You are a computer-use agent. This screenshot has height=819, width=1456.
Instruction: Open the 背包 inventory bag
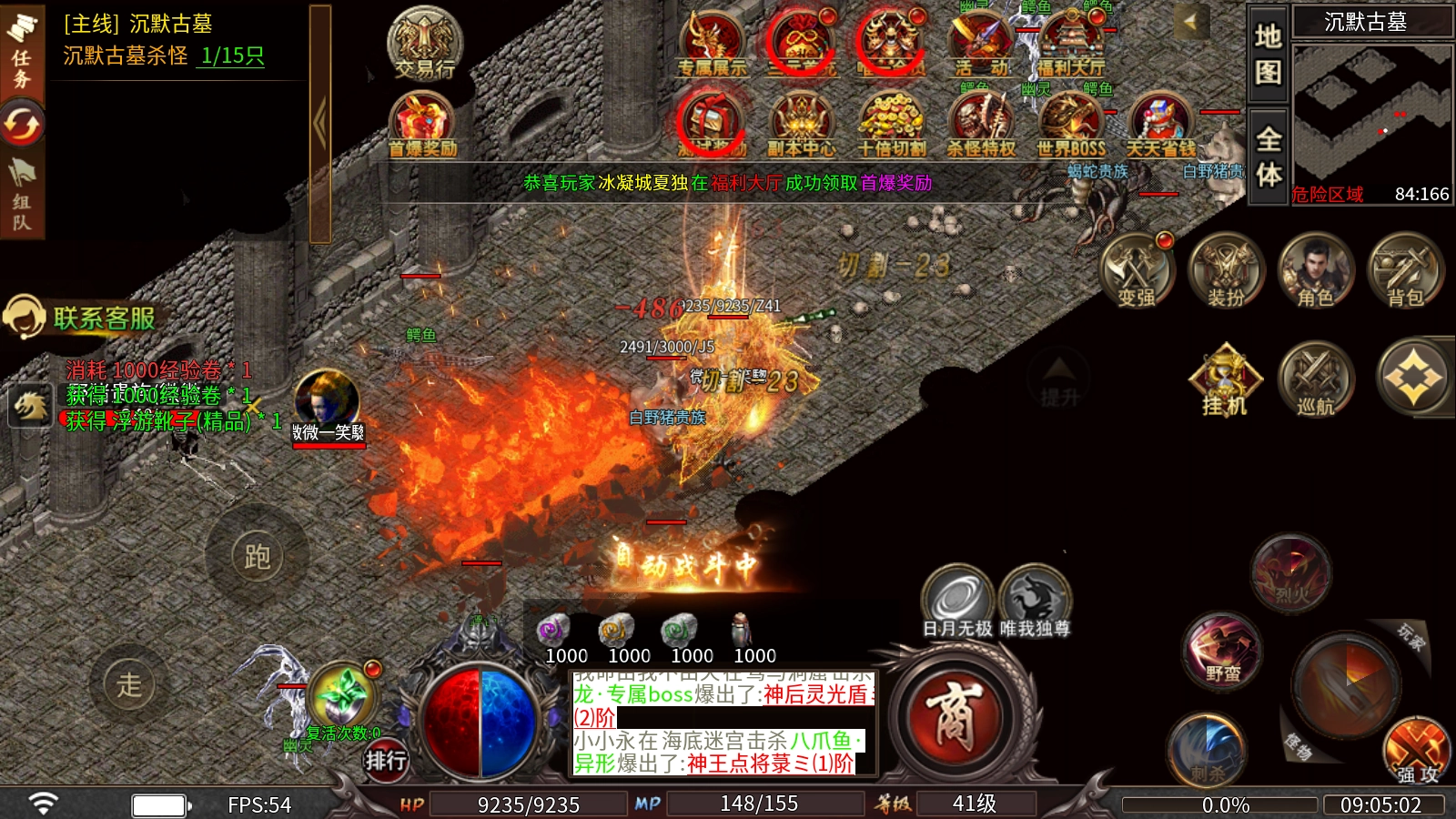(x=1404, y=270)
